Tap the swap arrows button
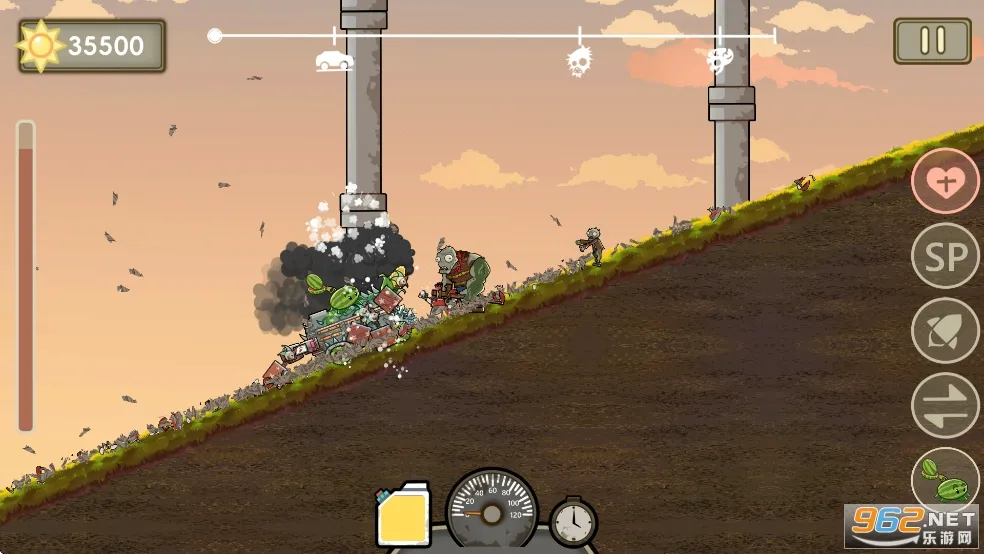984x554 pixels. tap(945, 405)
